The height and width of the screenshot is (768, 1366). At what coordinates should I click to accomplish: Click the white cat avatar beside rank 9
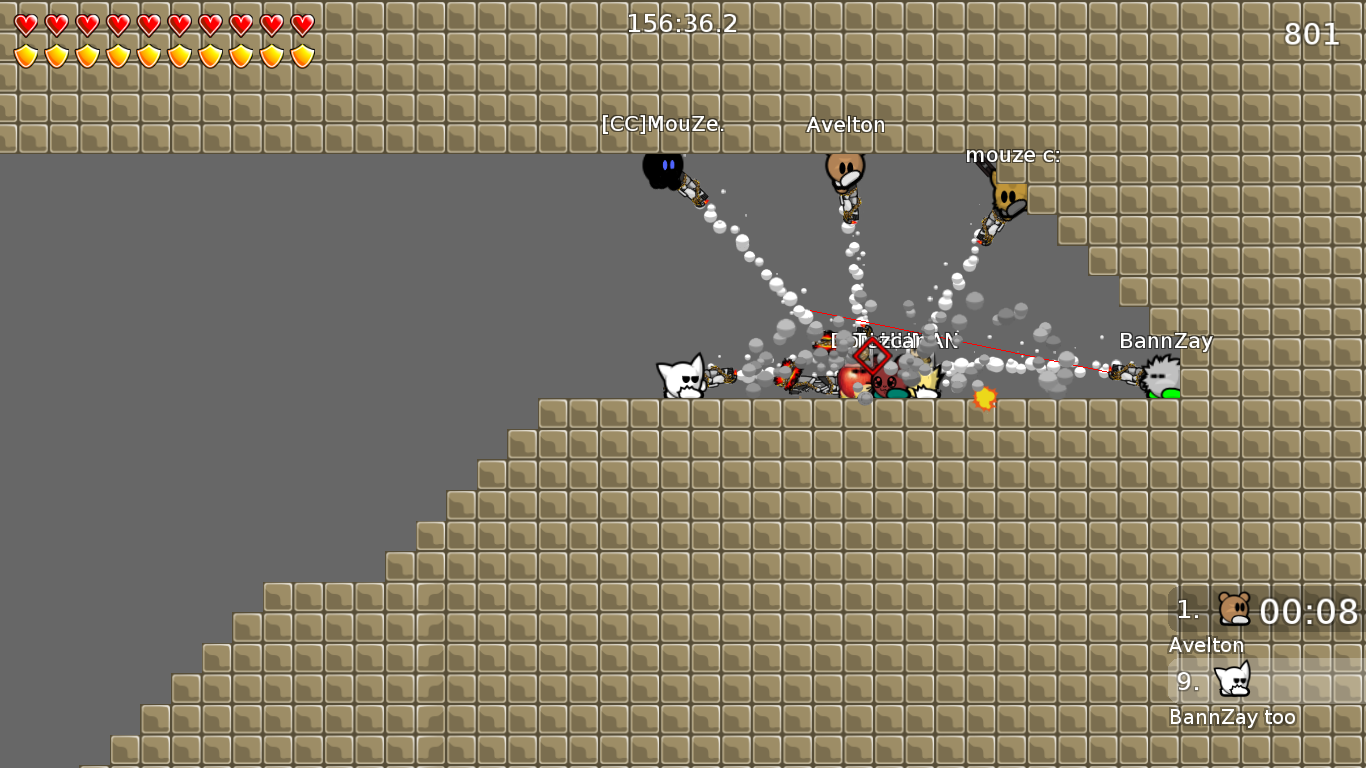[1231, 682]
